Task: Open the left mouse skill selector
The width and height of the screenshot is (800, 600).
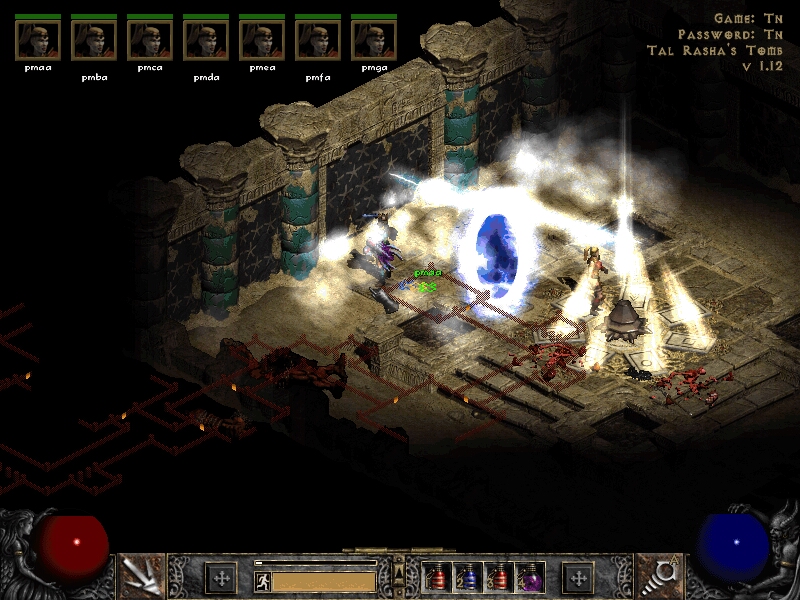Action: point(141,576)
